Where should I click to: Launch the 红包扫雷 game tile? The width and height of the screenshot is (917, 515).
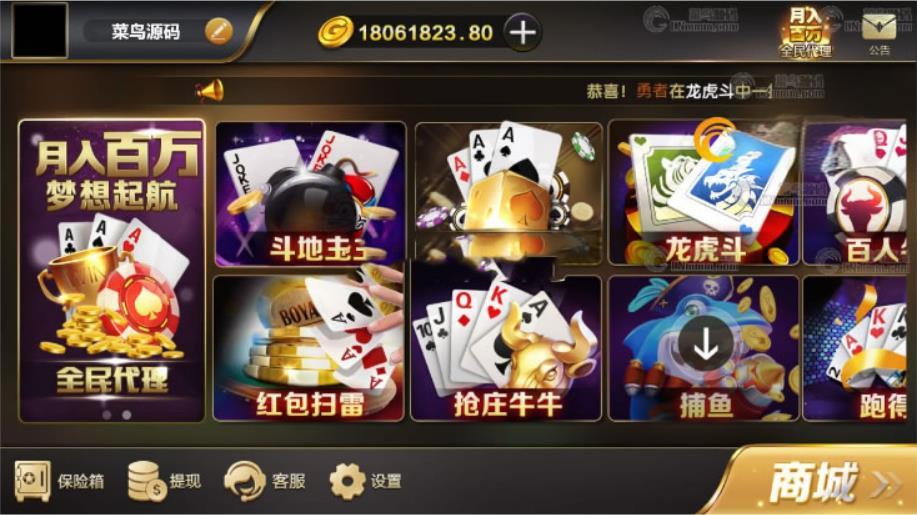[x=309, y=348]
